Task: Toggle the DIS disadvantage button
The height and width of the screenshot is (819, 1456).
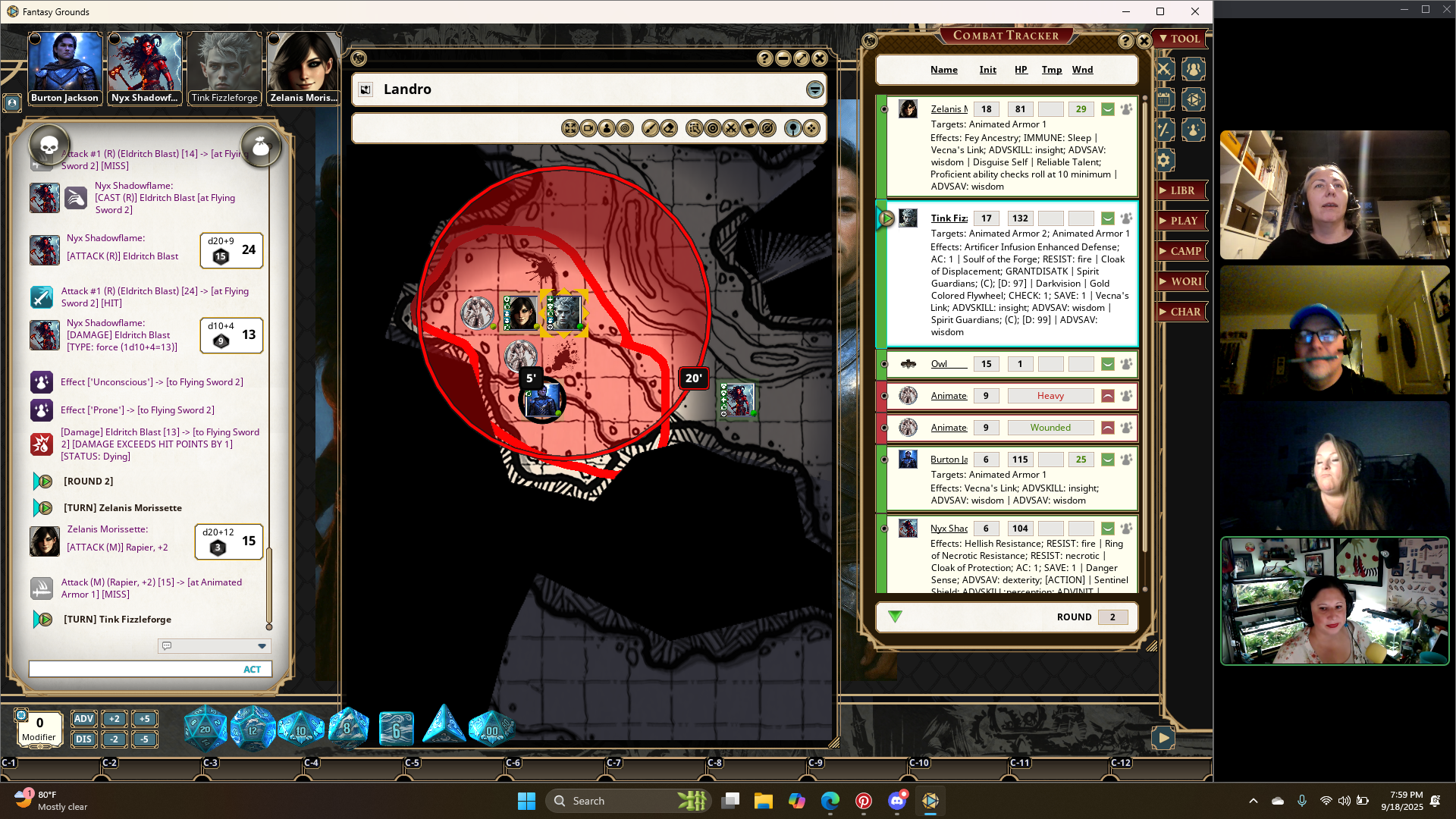Action: point(83,739)
